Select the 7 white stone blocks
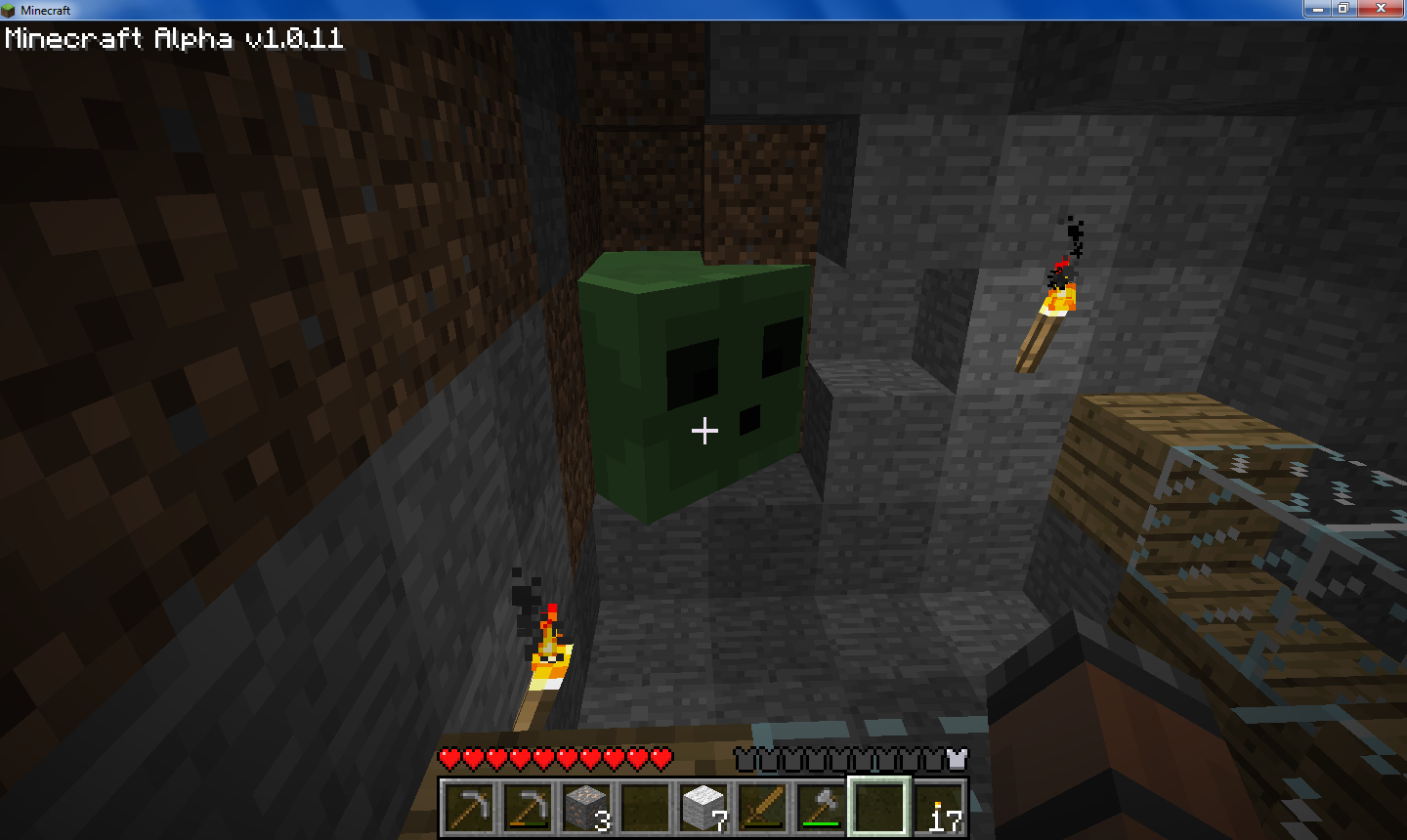 tap(702, 809)
